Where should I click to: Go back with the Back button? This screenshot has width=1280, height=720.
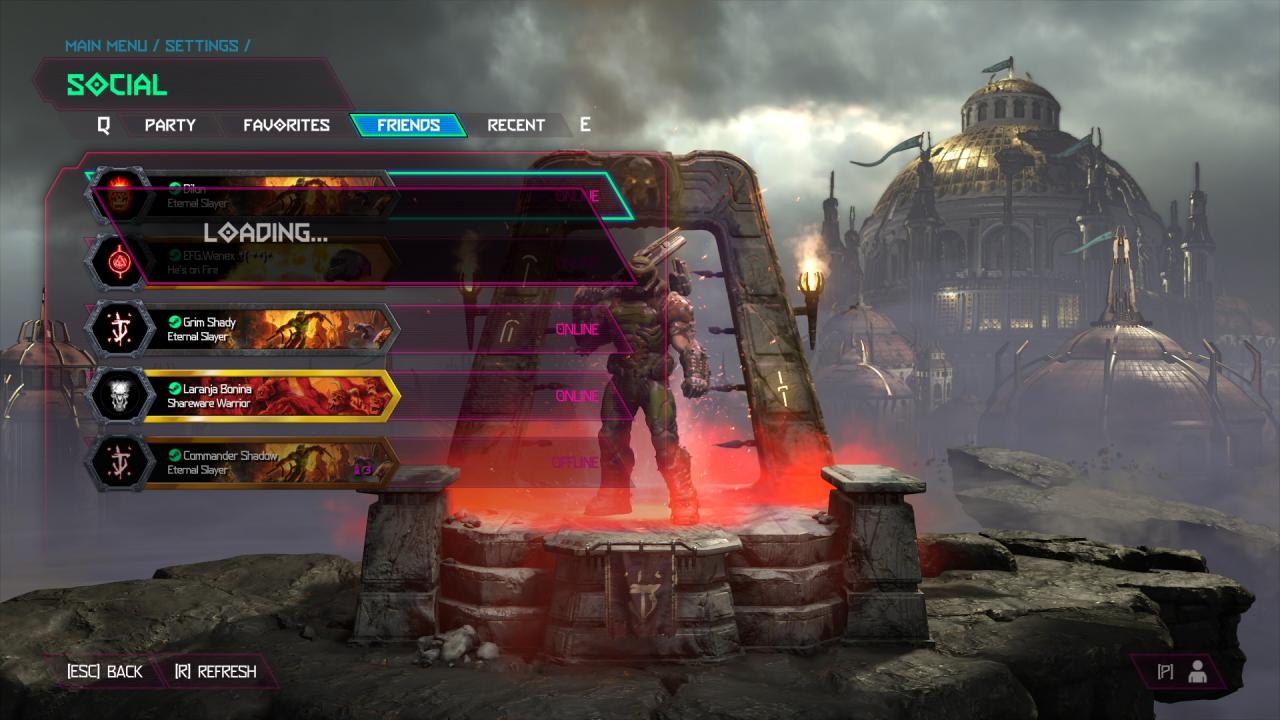(105, 672)
